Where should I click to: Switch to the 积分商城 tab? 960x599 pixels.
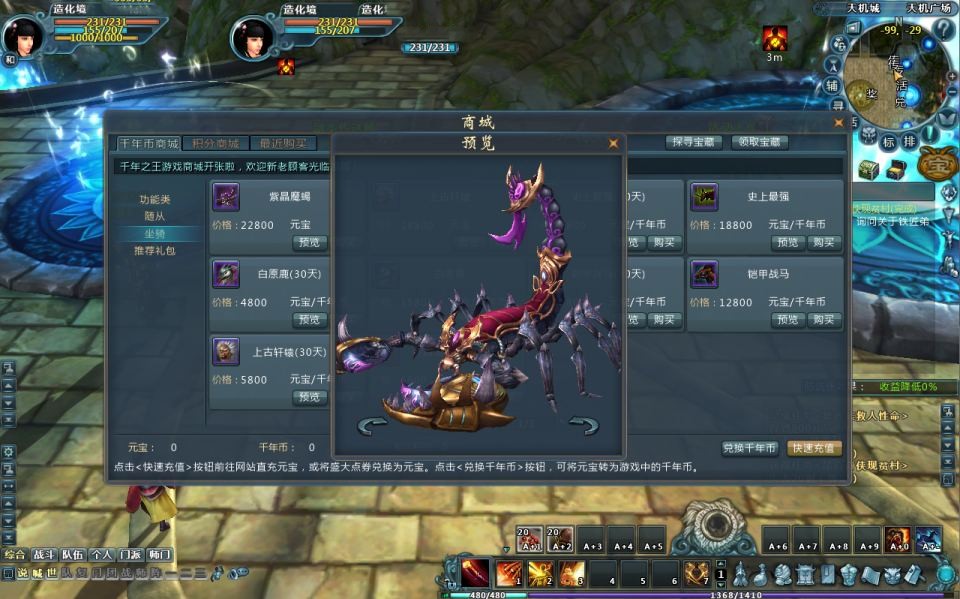[x=215, y=144]
